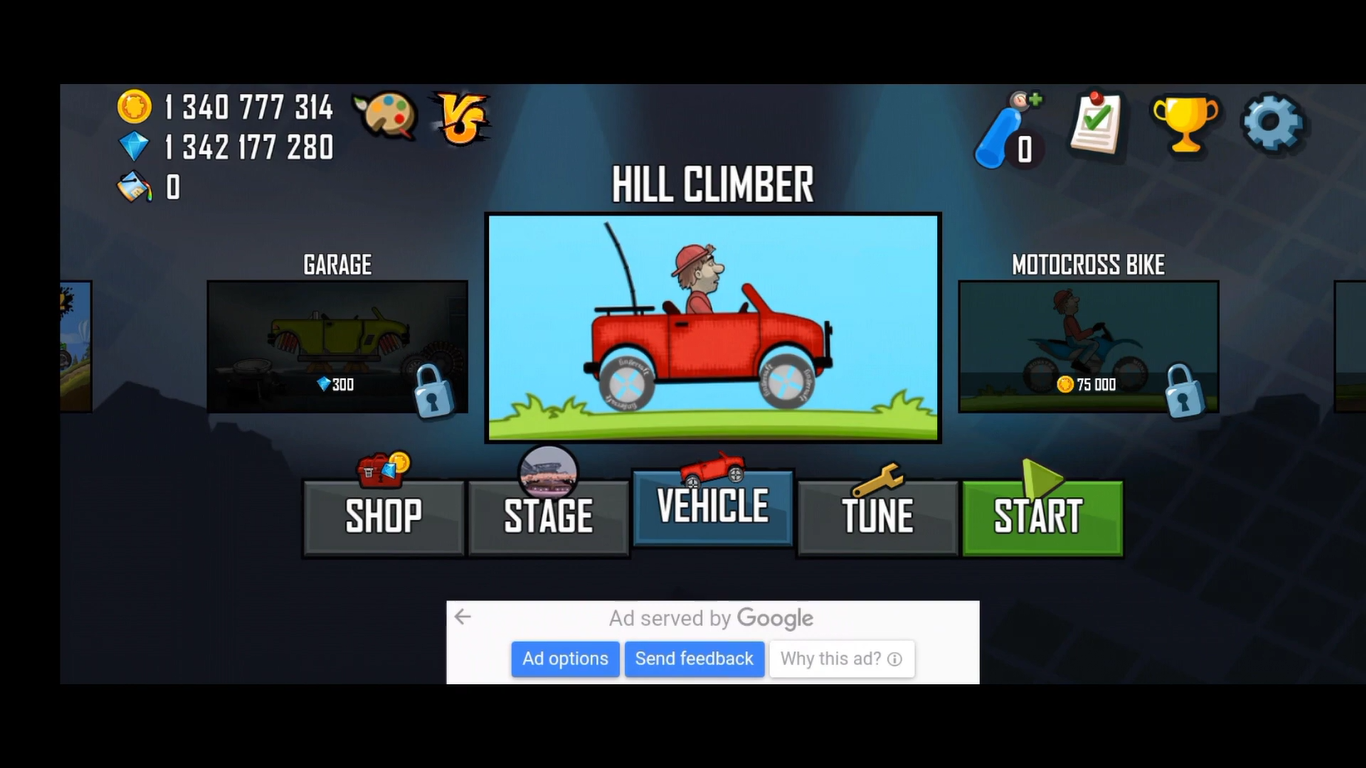View the gold trophy achievements
The image size is (1366, 768).
pos(1186,124)
